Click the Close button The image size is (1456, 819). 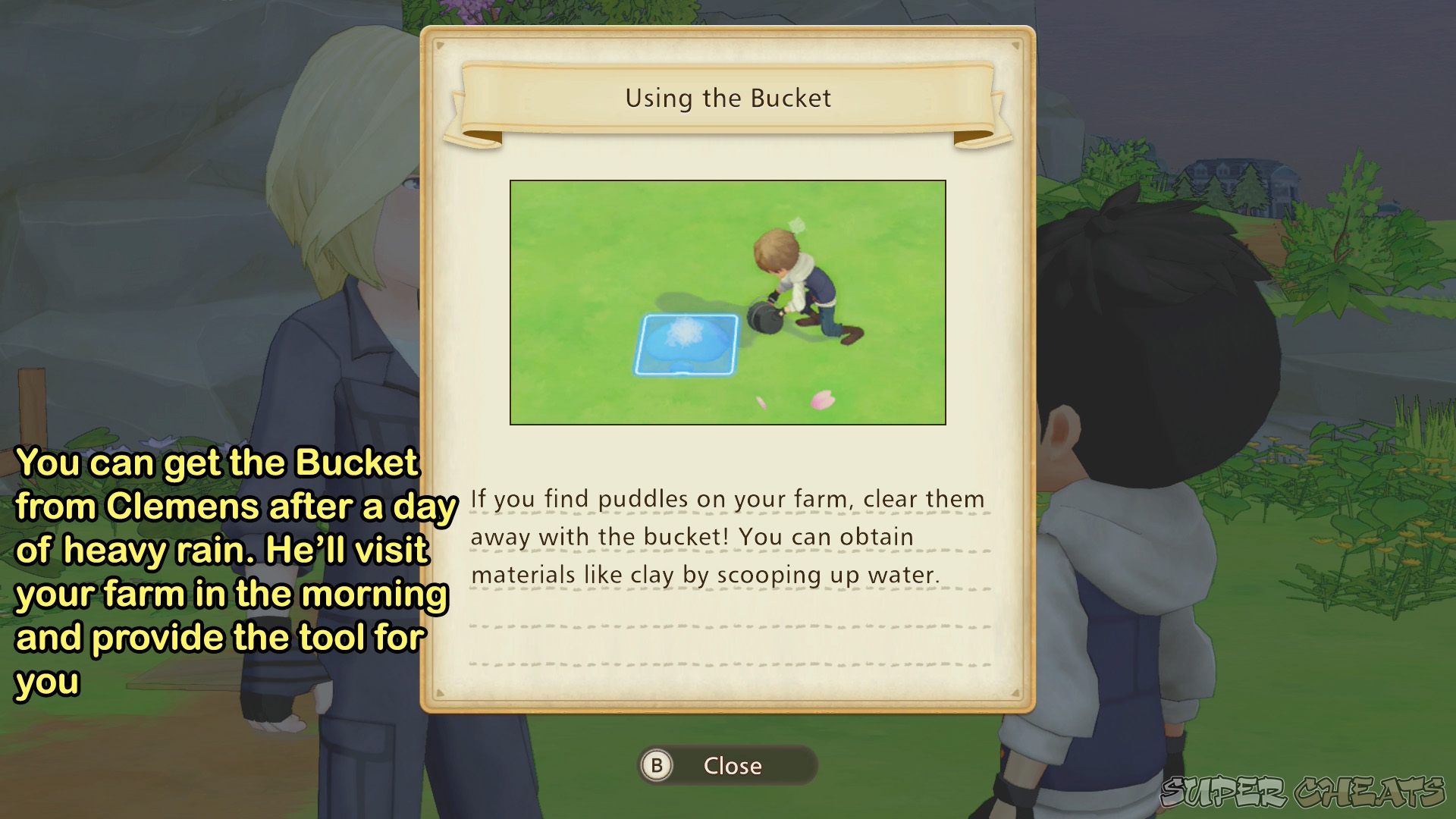coord(728,766)
